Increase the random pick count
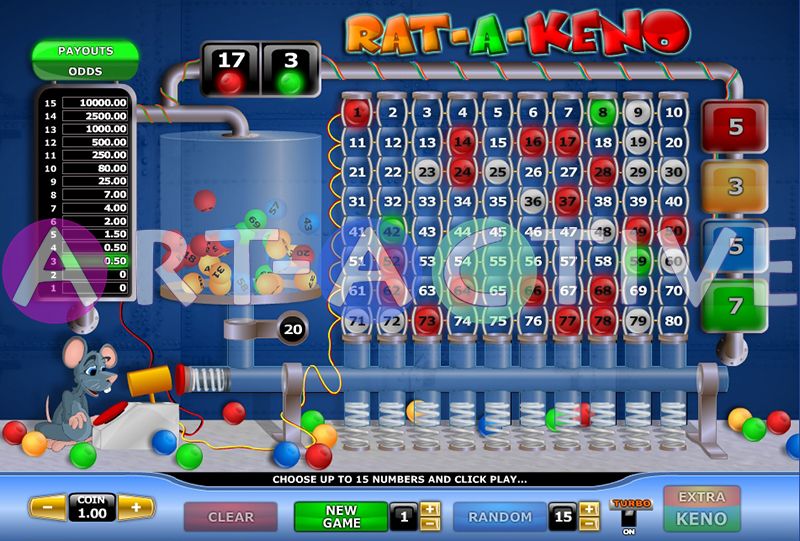 (590, 509)
